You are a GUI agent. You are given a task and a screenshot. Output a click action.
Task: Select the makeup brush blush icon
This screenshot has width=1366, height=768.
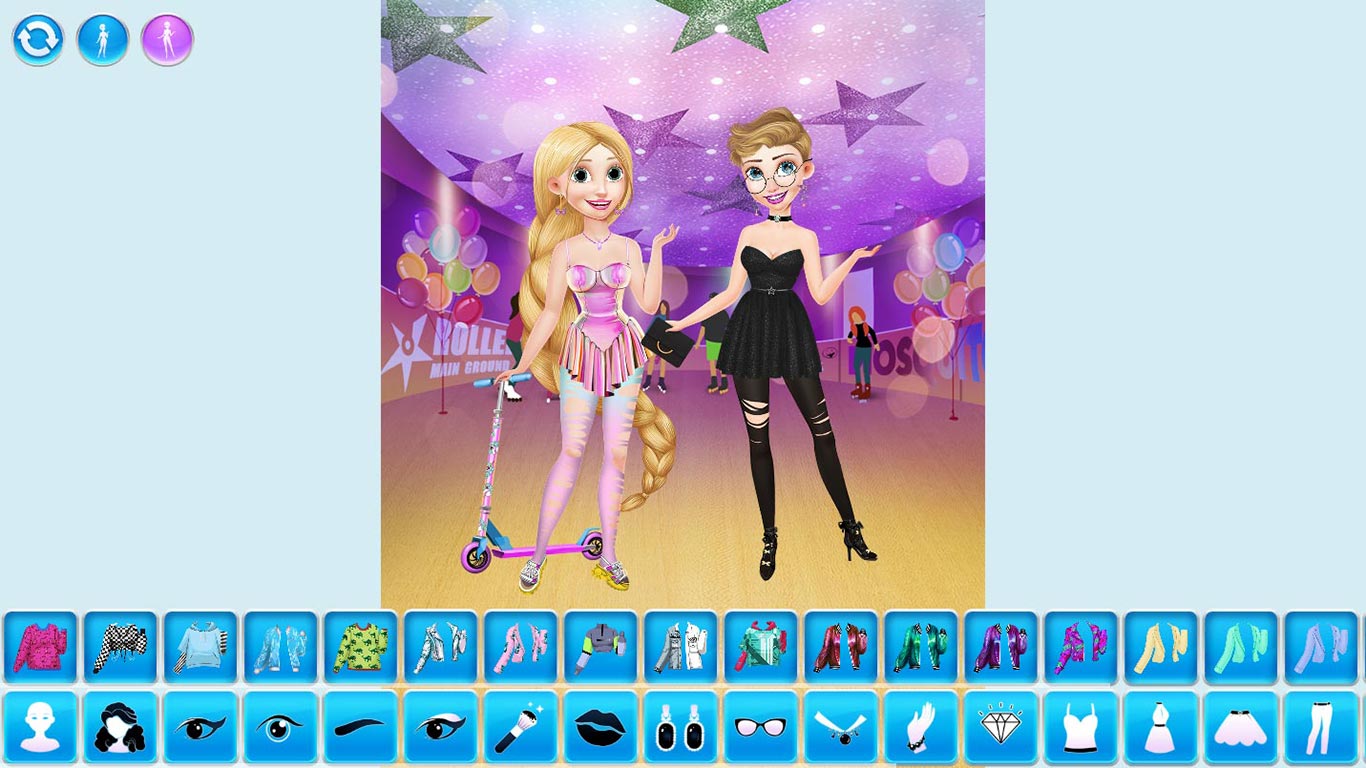519,728
